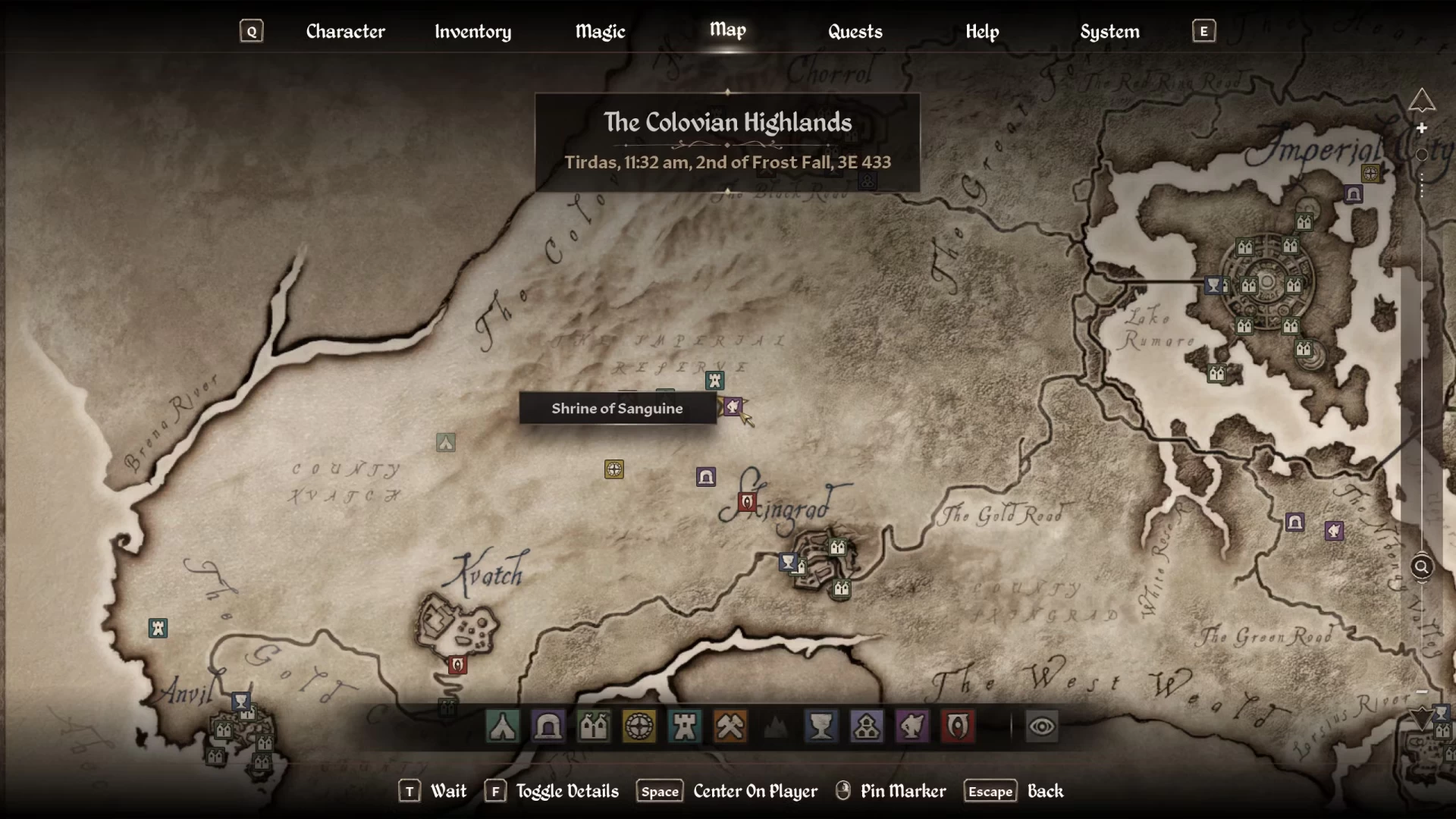1456x819 pixels.
Task: Toggle the city houses map filter
Action: pos(594,726)
